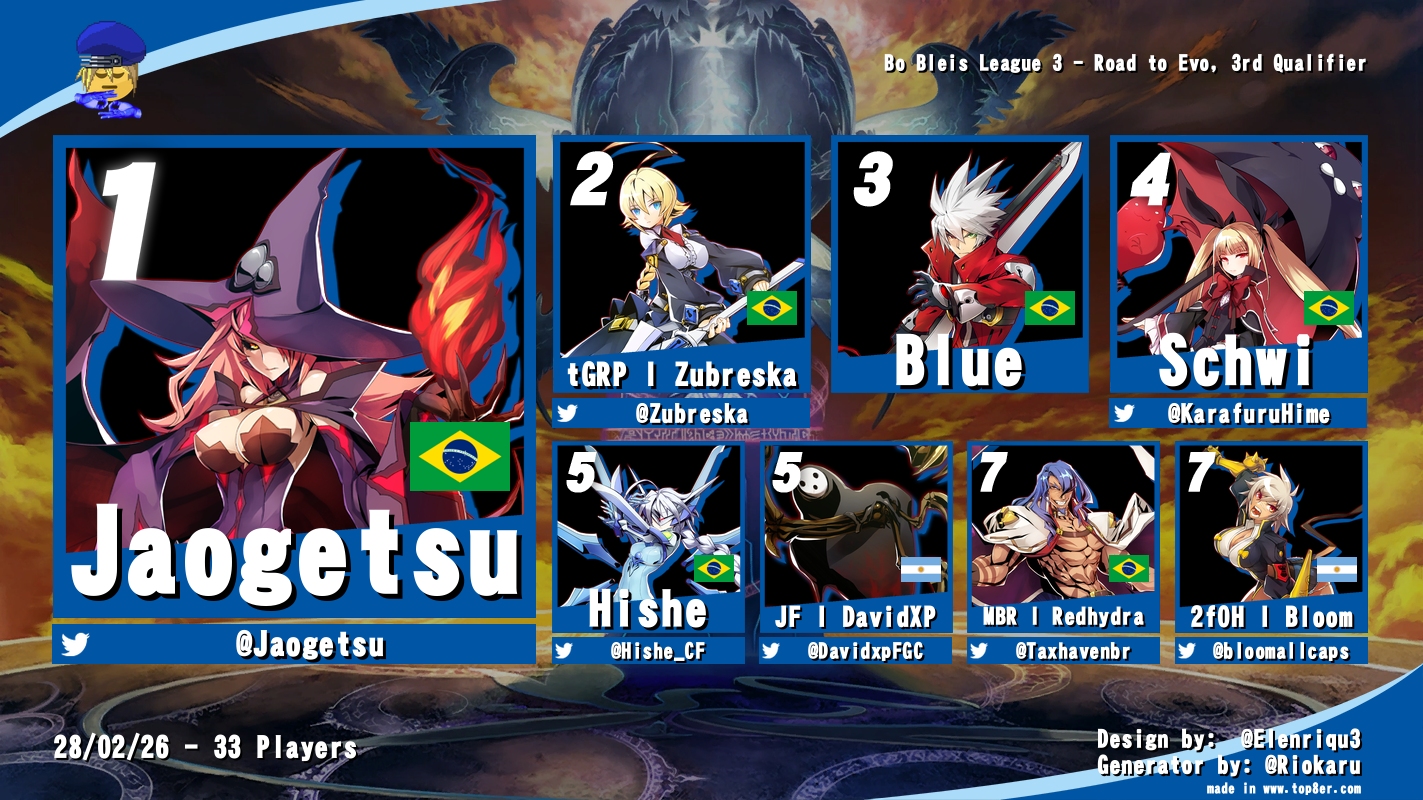Select Schwi fourth-place player card
Viewport: 1423px width, 800px height.
1237,265
